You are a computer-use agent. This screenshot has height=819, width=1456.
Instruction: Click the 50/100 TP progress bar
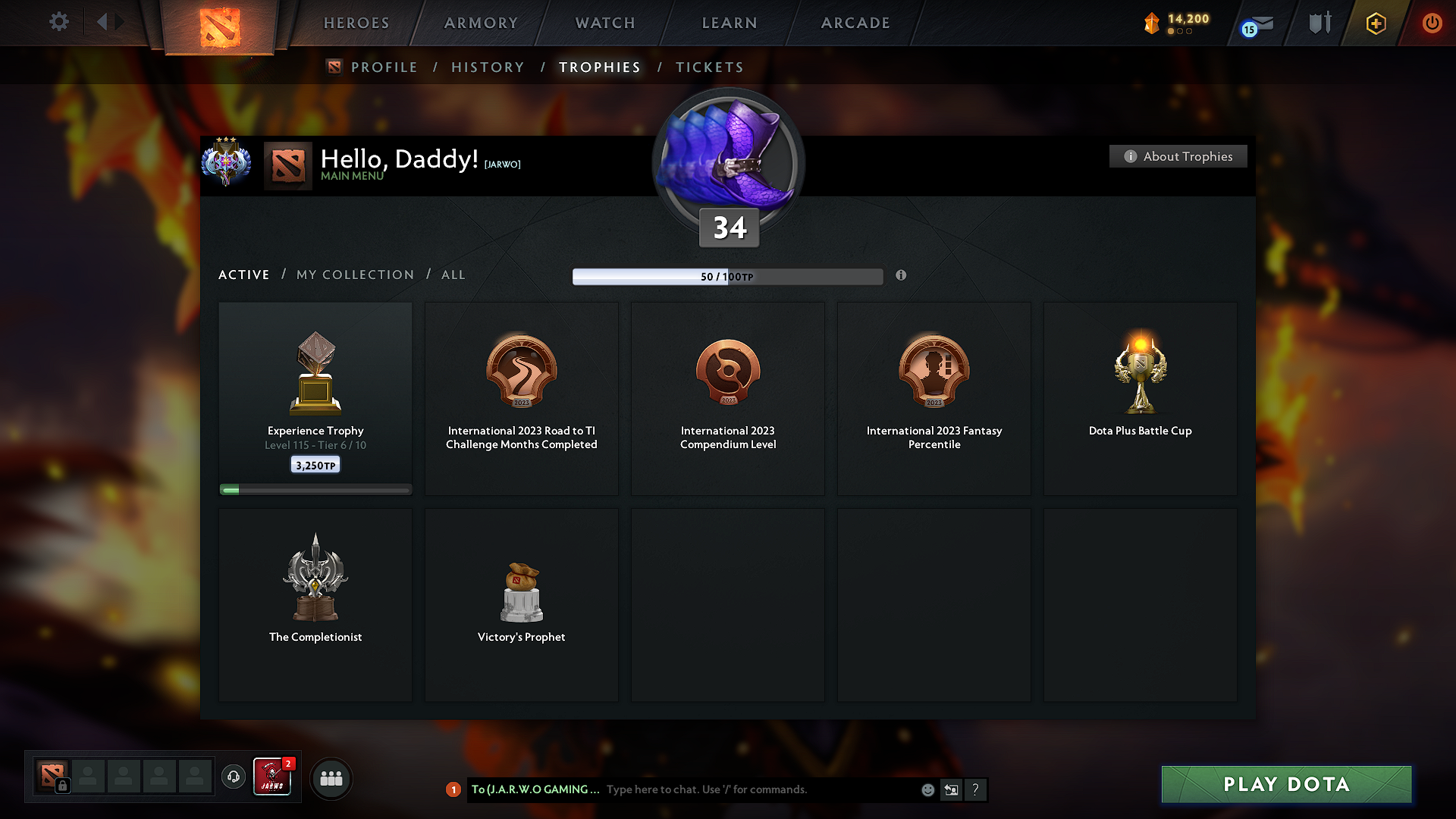(x=728, y=276)
